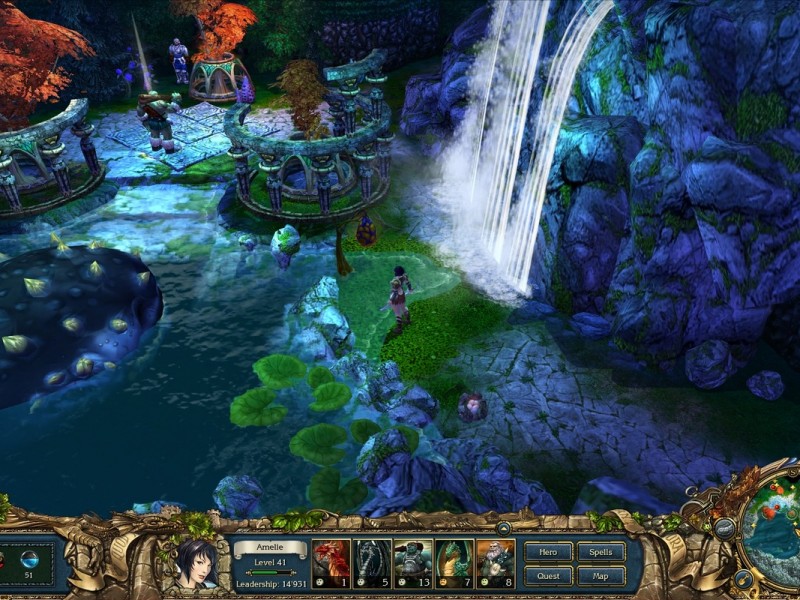The height and width of the screenshot is (600, 800).
Task: Click Amelie's hero portrait
Action: [196, 563]
